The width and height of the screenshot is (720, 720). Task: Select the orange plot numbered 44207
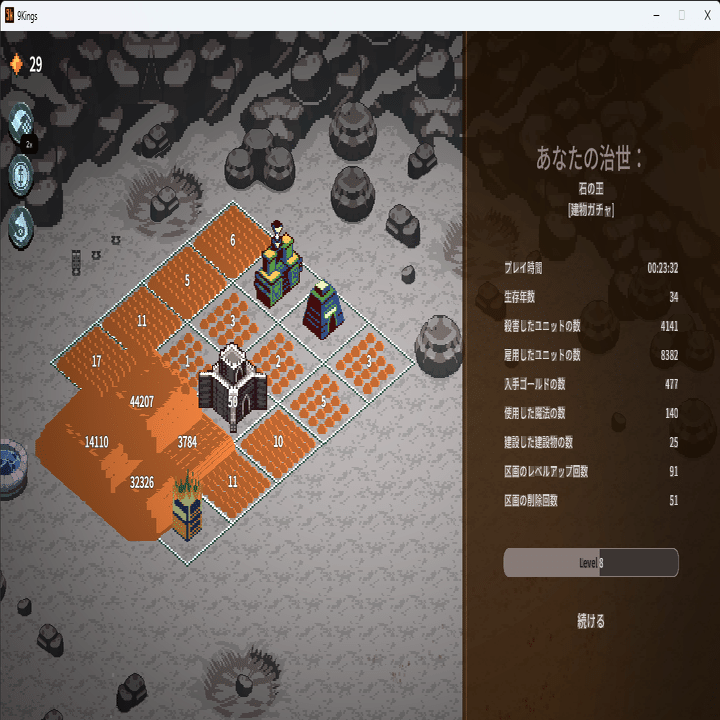point(142,402)
